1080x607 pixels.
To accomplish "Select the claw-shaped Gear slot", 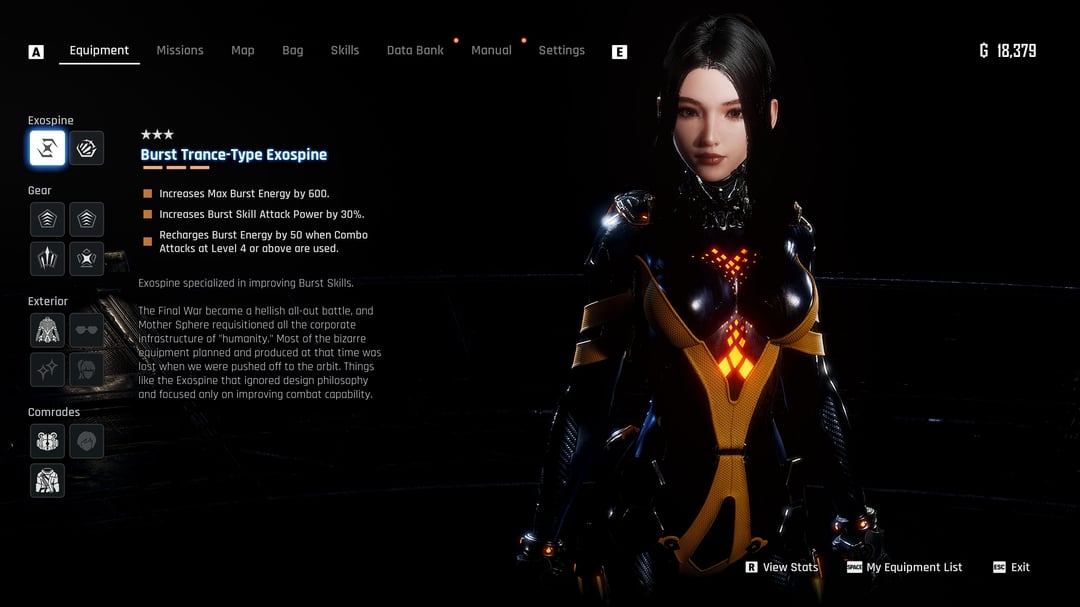I will [x=47, y=259].
